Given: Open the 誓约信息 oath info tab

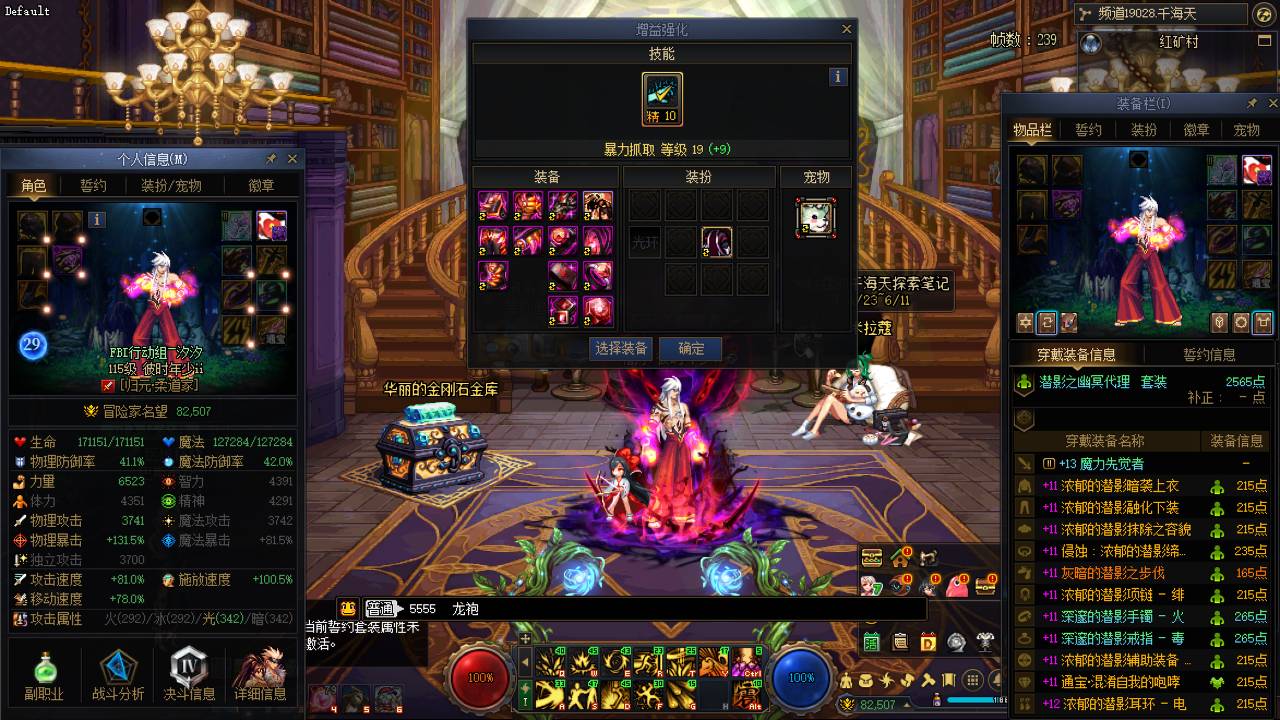Looking at the screenshot, I should tap(1209, 355).
